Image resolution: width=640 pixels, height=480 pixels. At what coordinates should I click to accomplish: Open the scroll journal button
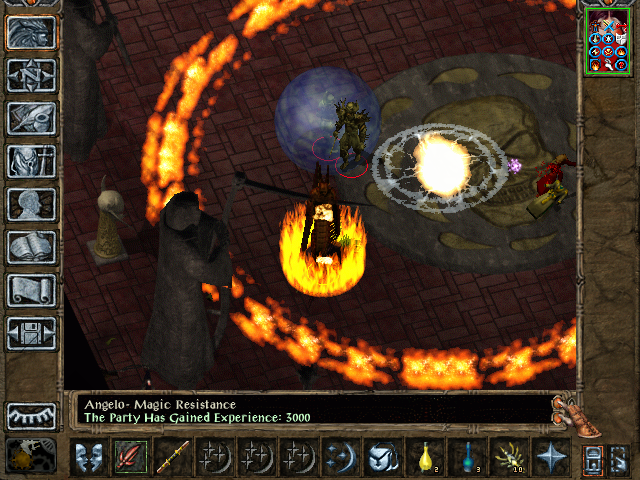coord(31,290)
